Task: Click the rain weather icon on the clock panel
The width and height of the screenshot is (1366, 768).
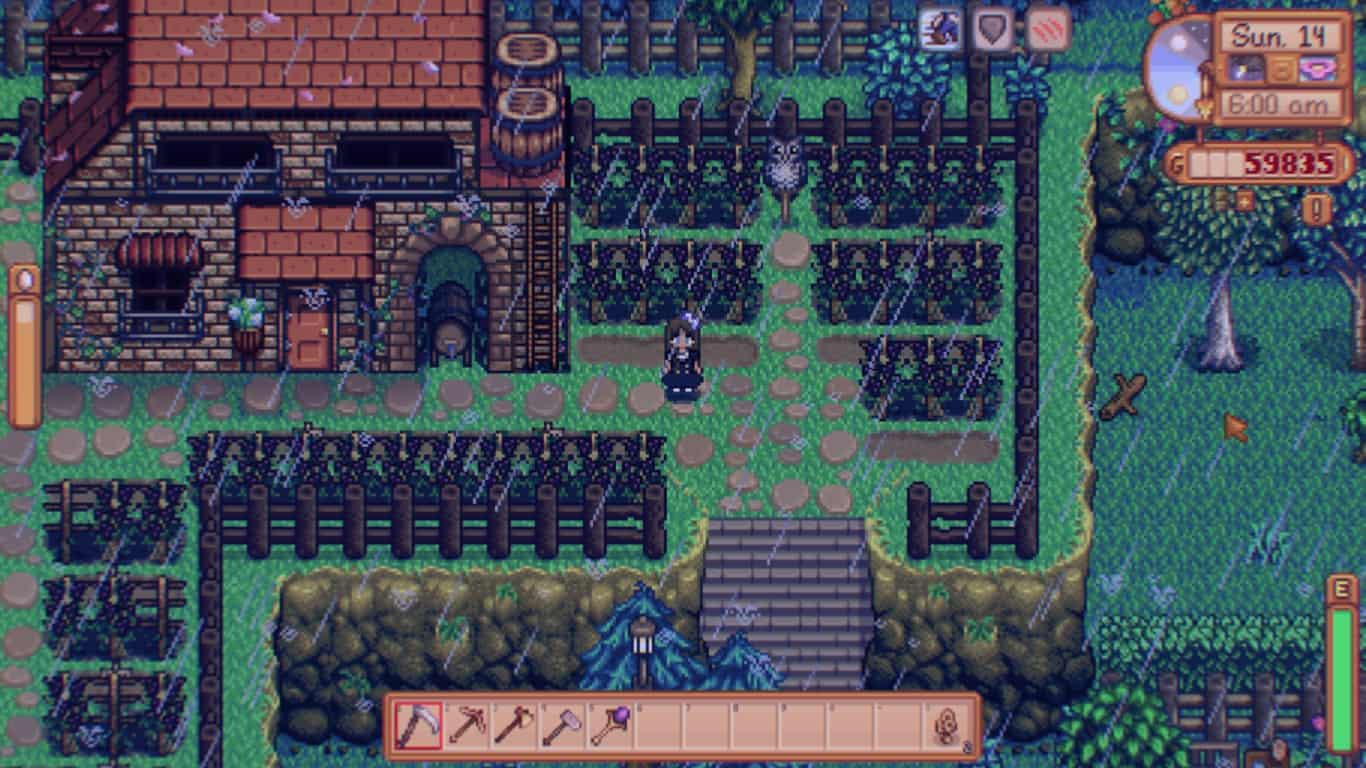Action: [x=1244, y=68]
